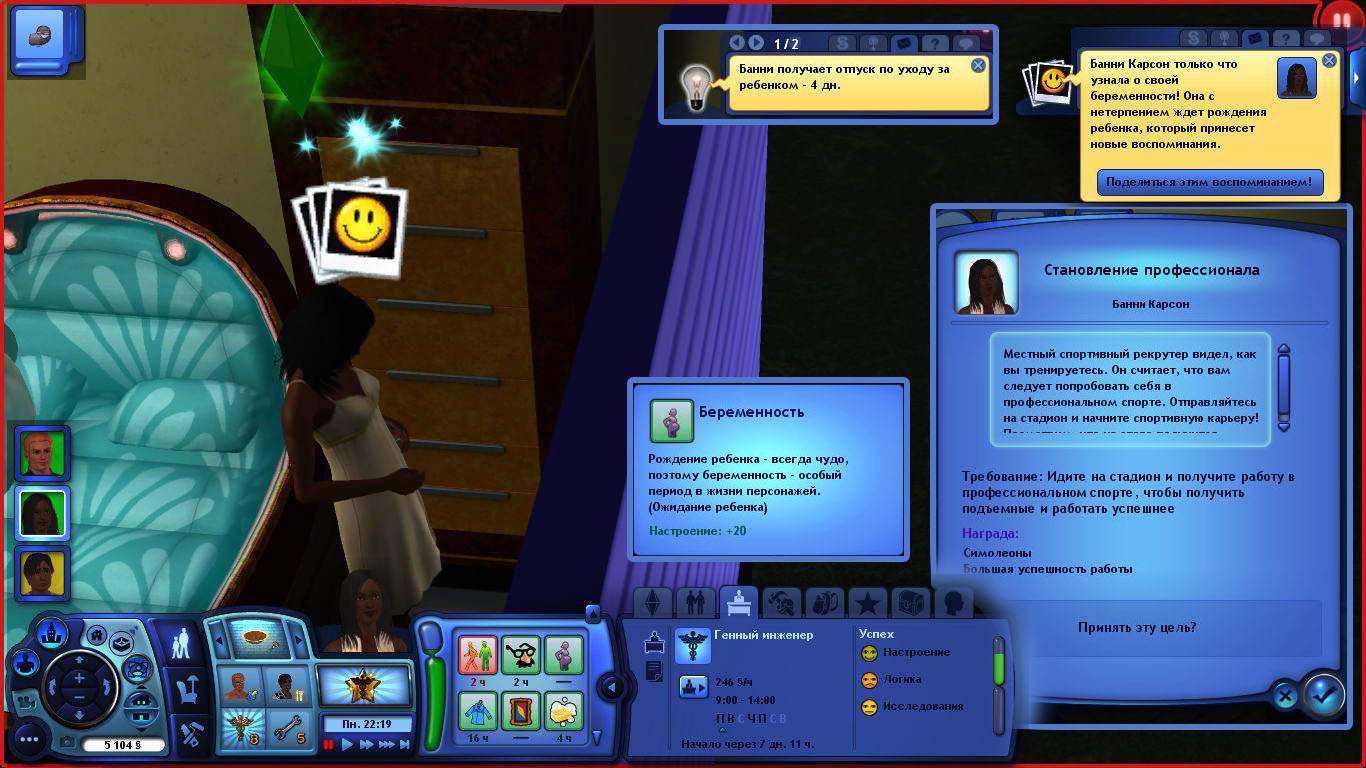Open the options menu with three dots
Image resolution: width=1366 pixels, height=768 pixels.
click(x=29, y=740)
